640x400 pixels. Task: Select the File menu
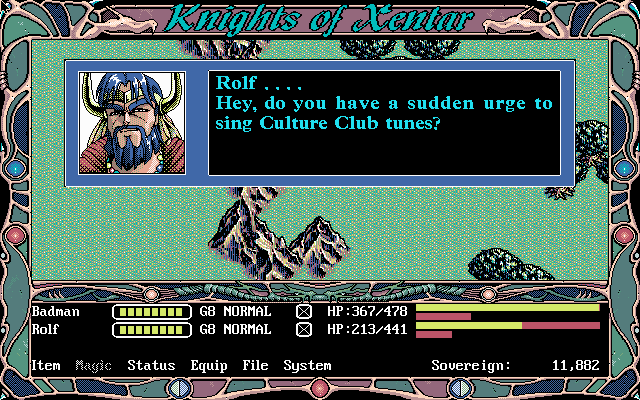pos(255,366)
